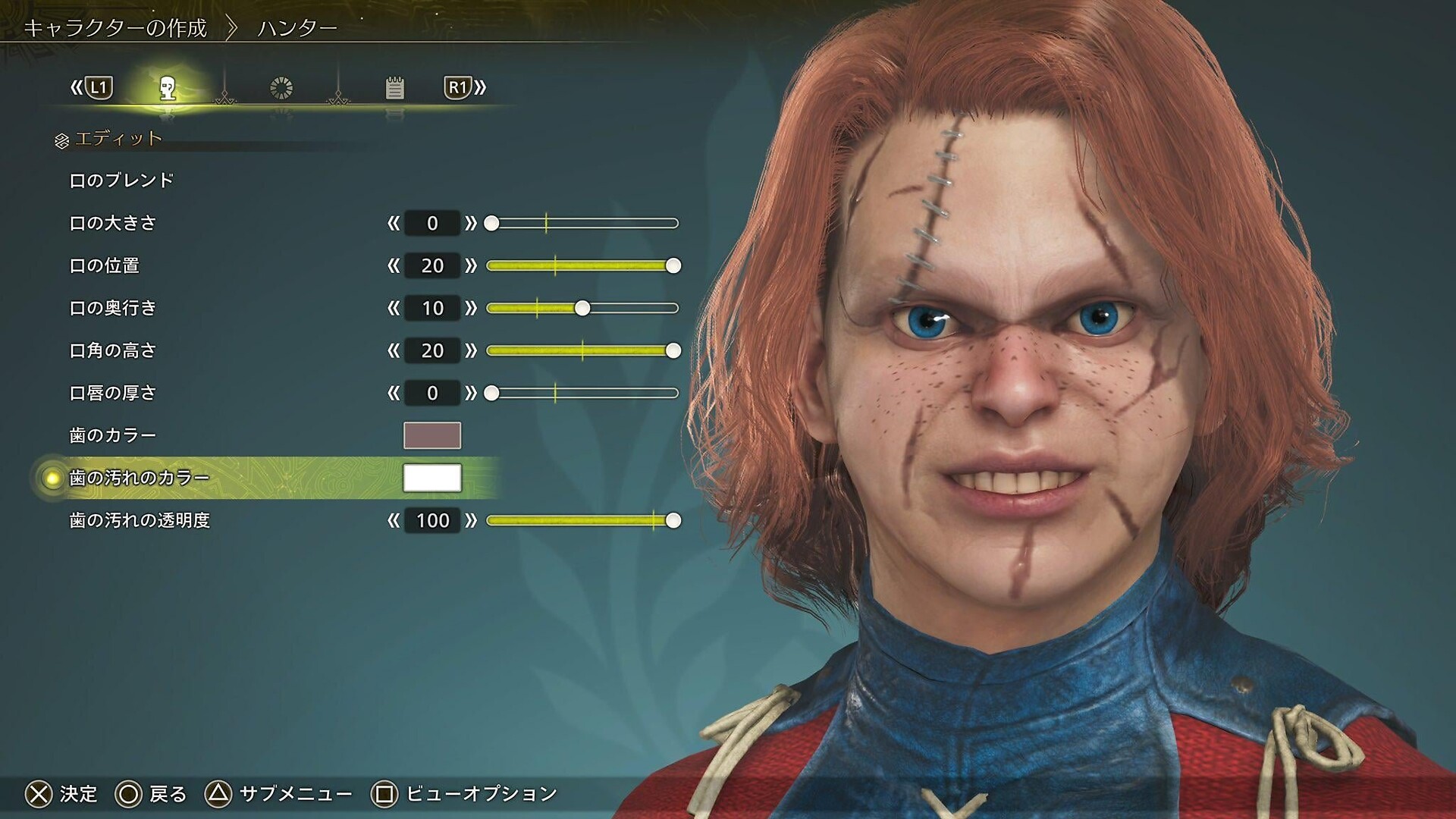Adjust the 口の奥行き slider handle

(582, 308)
